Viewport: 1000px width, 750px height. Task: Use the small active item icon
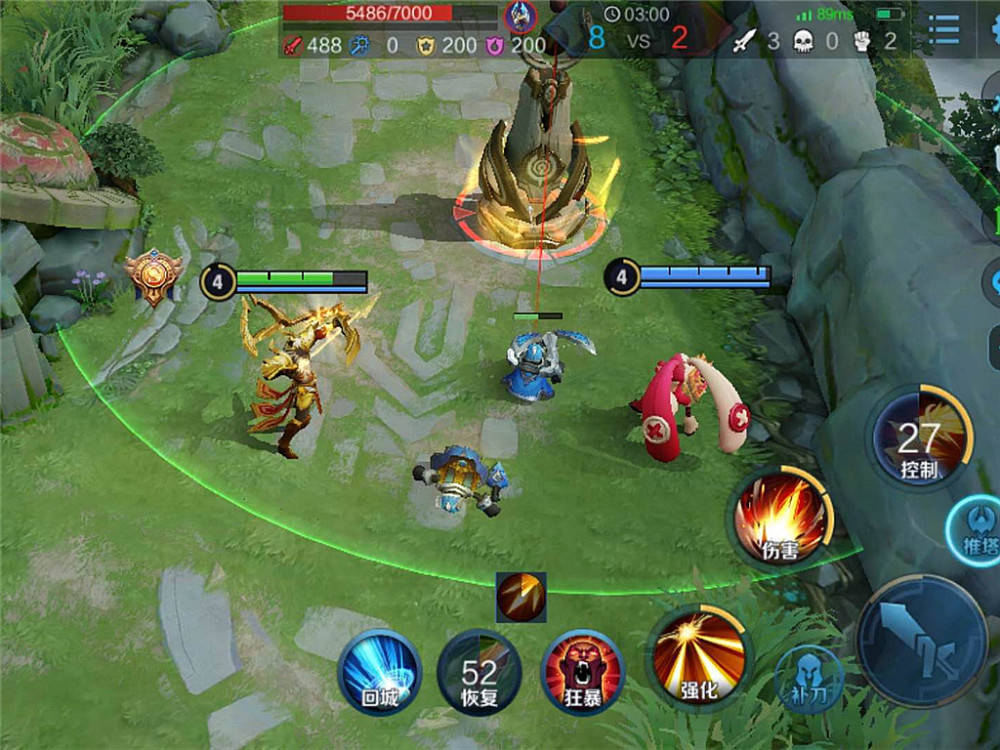tap(521, 597)
